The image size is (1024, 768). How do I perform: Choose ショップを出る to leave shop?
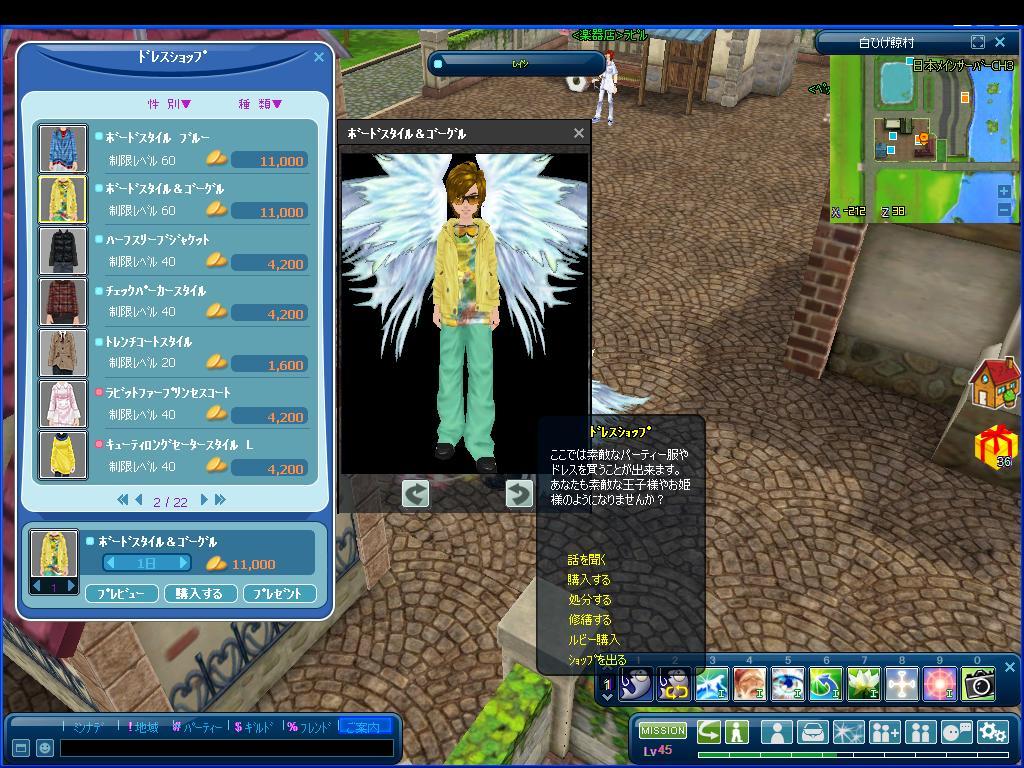coord(597,660)
